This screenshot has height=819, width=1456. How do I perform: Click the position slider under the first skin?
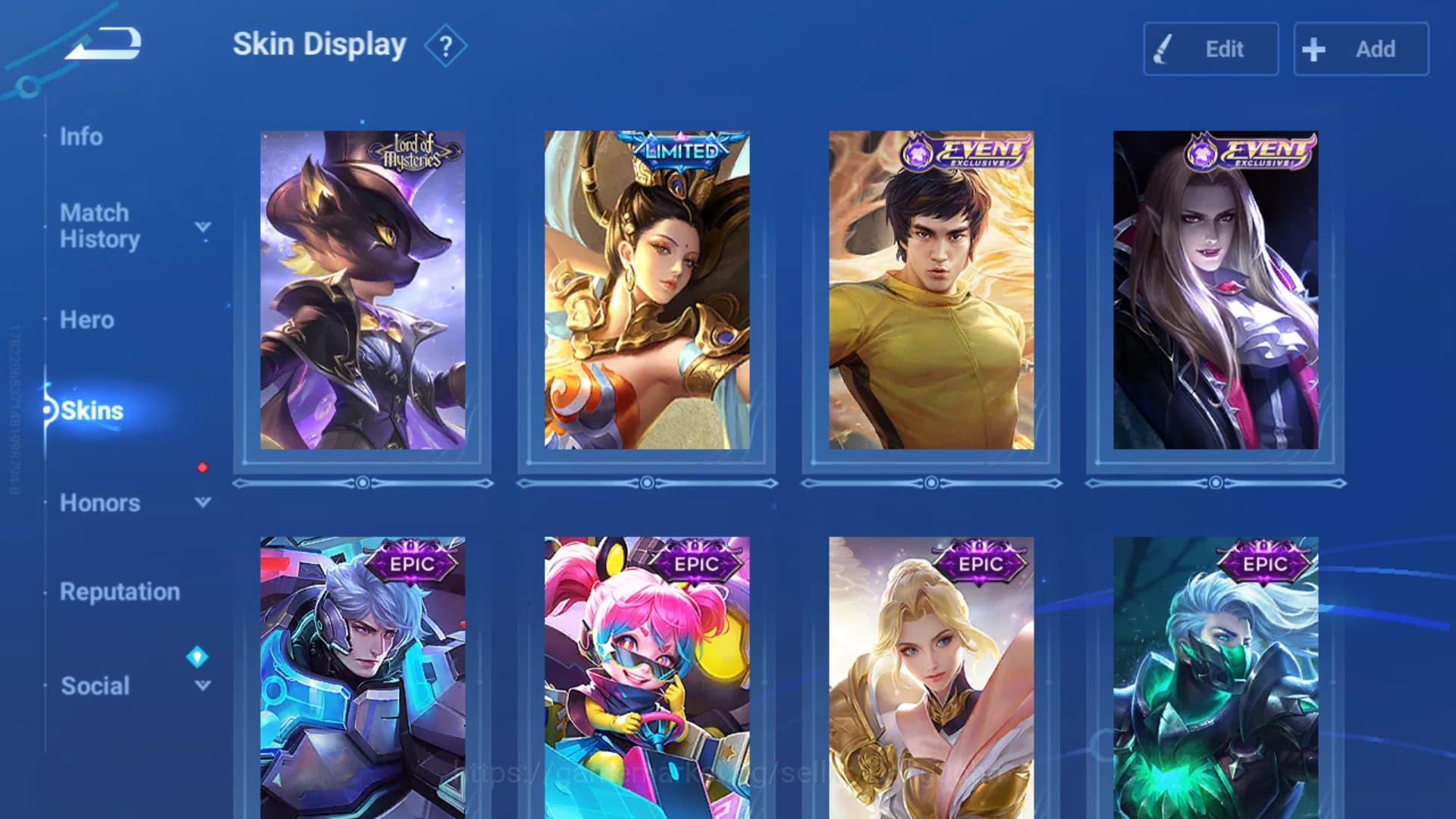[x=362, y=482]
